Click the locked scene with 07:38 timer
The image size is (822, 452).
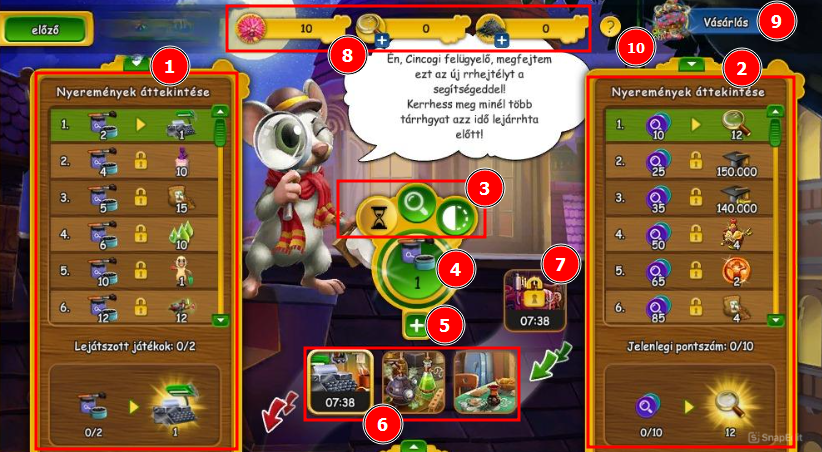pos(535,300)
